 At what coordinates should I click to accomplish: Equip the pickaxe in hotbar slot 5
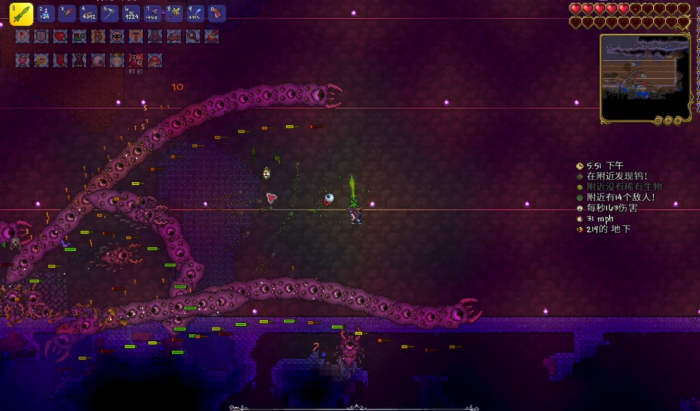point(109,14)
